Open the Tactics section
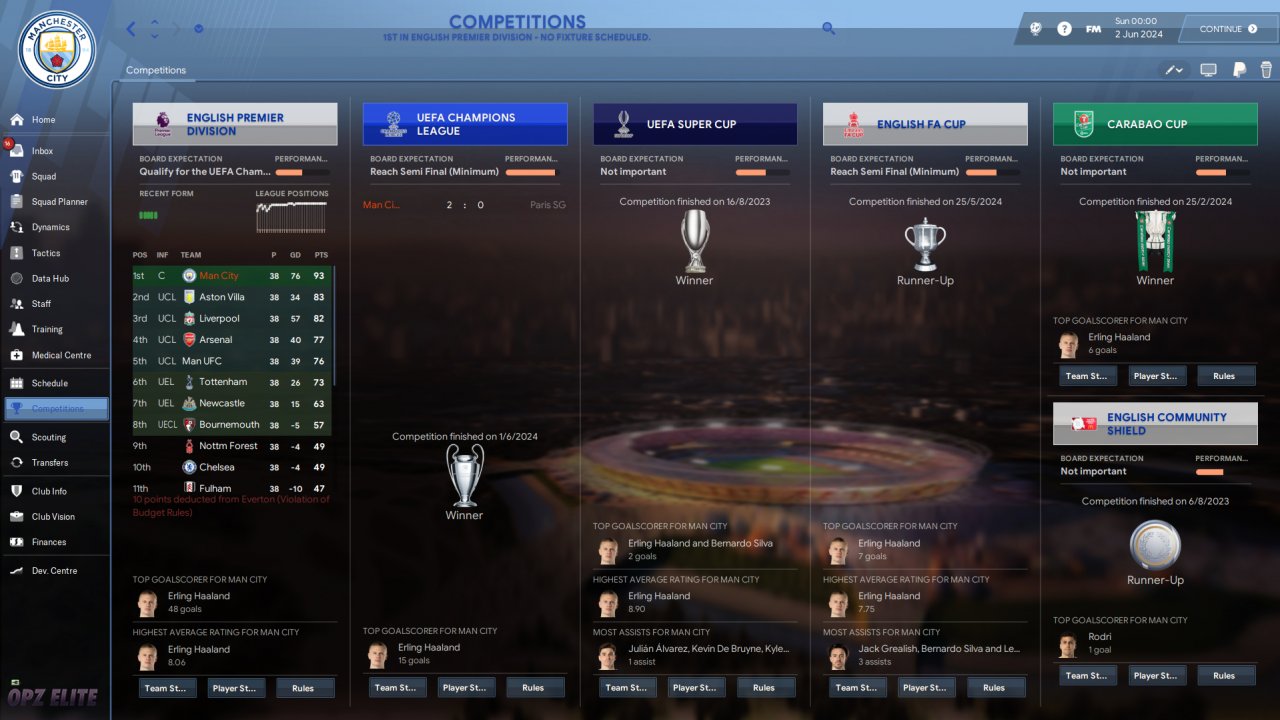The height and width of the screenshot is (720, 1280). 46,253
